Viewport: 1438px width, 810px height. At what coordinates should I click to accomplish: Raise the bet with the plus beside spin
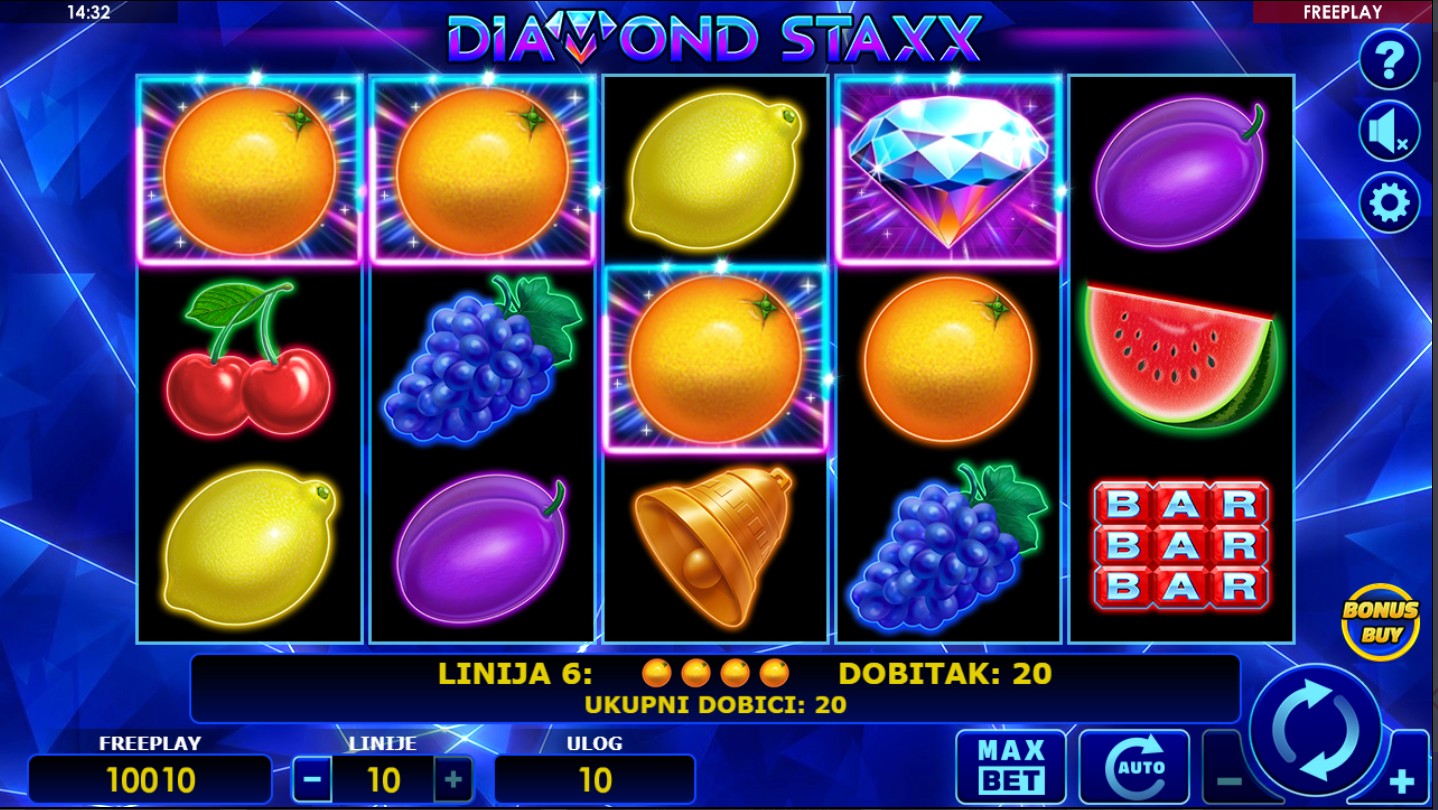point(1404,780)
